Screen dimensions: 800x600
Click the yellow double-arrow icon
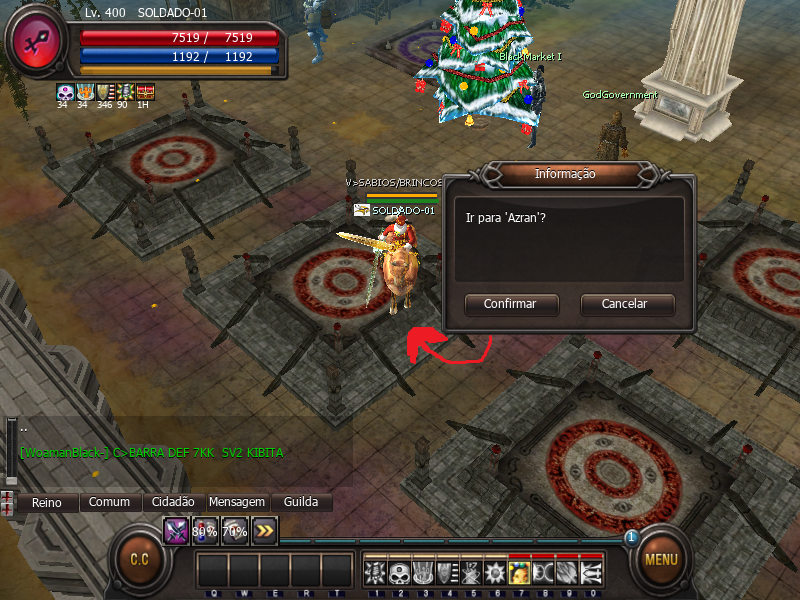tap(264, 531)
